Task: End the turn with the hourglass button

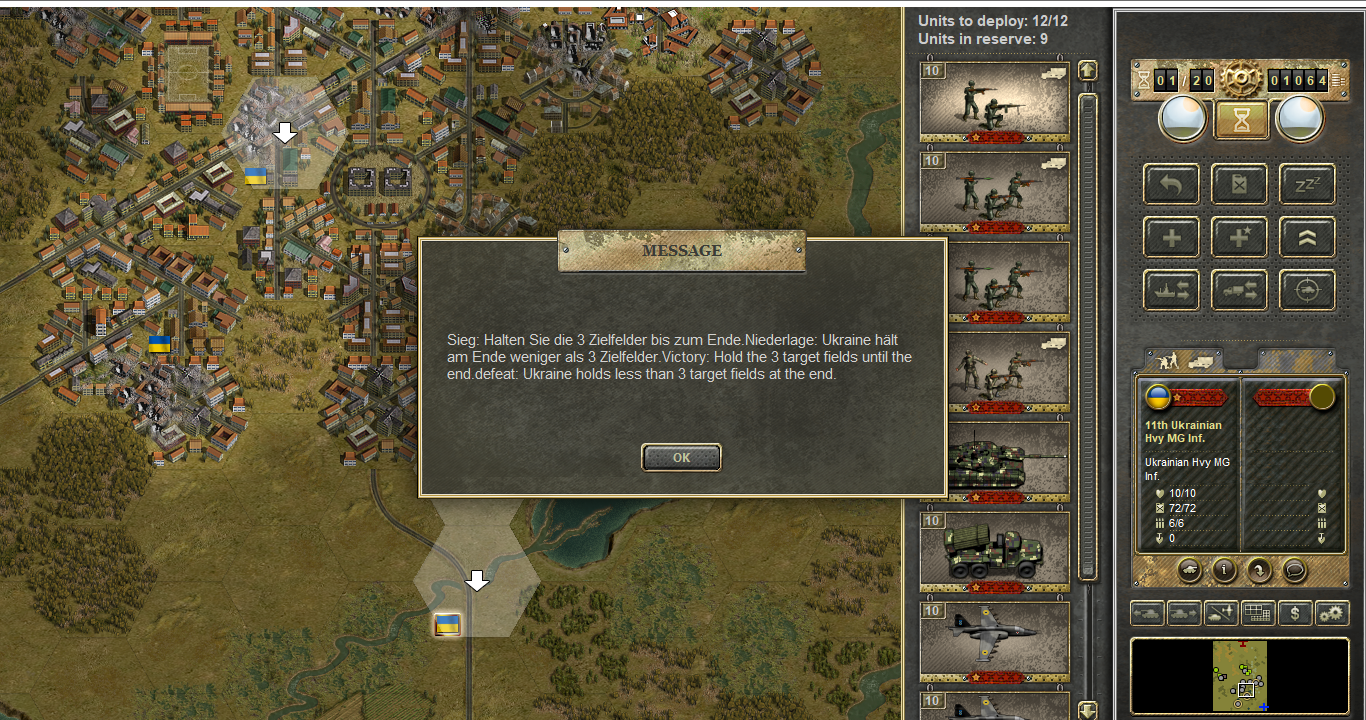Action: click(x=1241, y=120)
